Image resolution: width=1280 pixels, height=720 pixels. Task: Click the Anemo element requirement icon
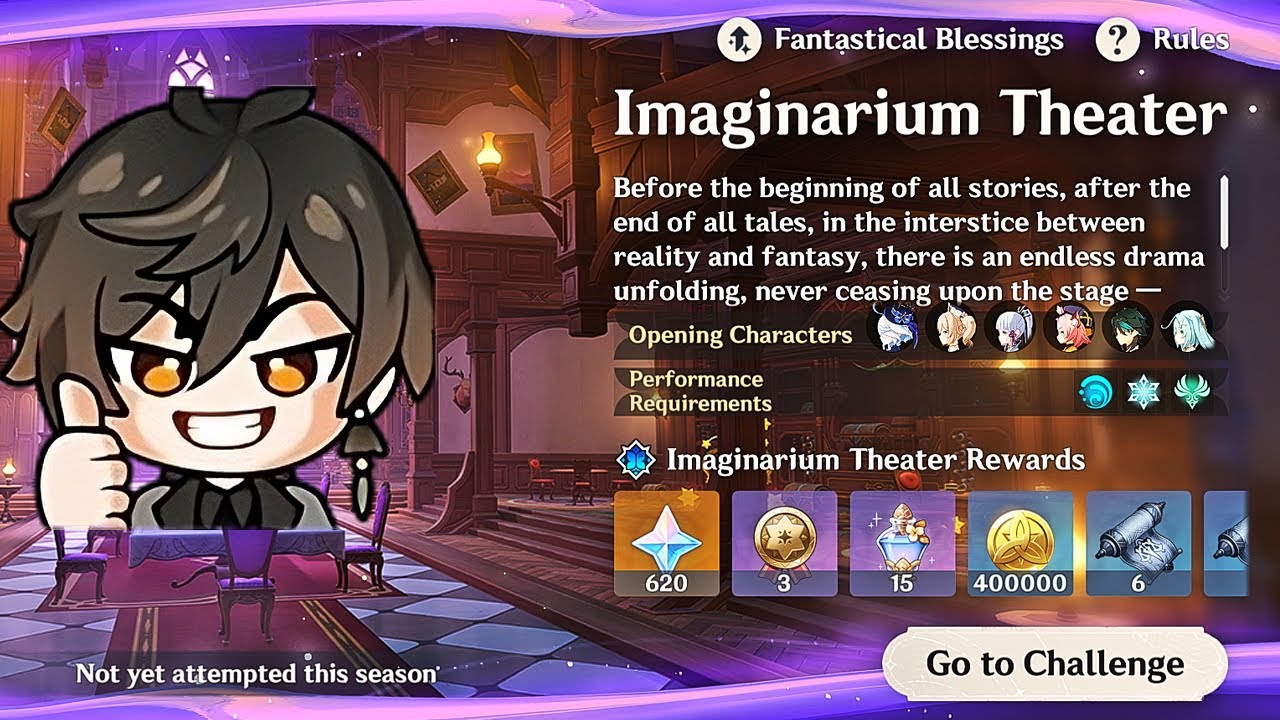click(x=1191, y=392)
